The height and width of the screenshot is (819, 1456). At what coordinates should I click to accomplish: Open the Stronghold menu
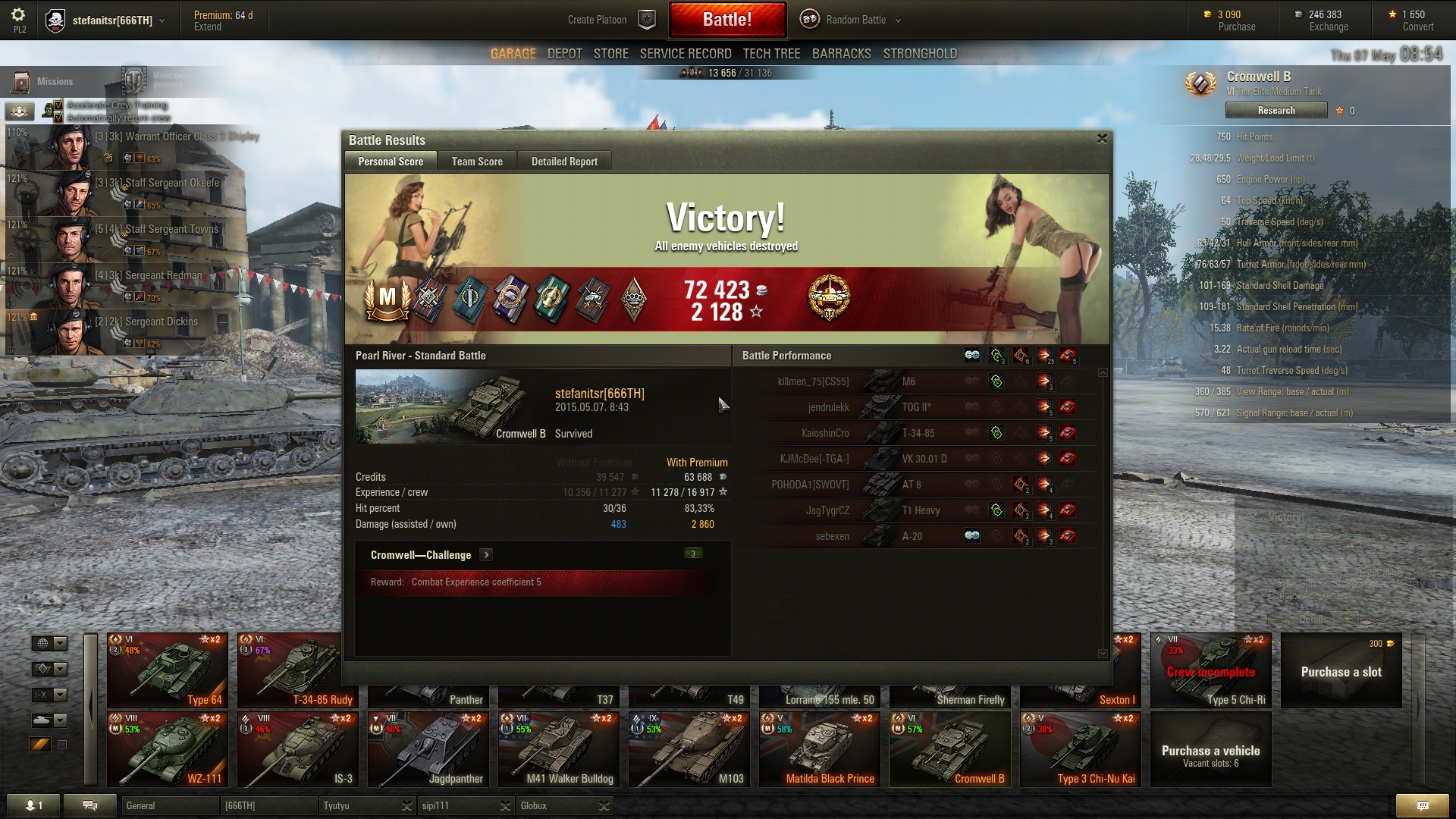click(x=920, y=54)
